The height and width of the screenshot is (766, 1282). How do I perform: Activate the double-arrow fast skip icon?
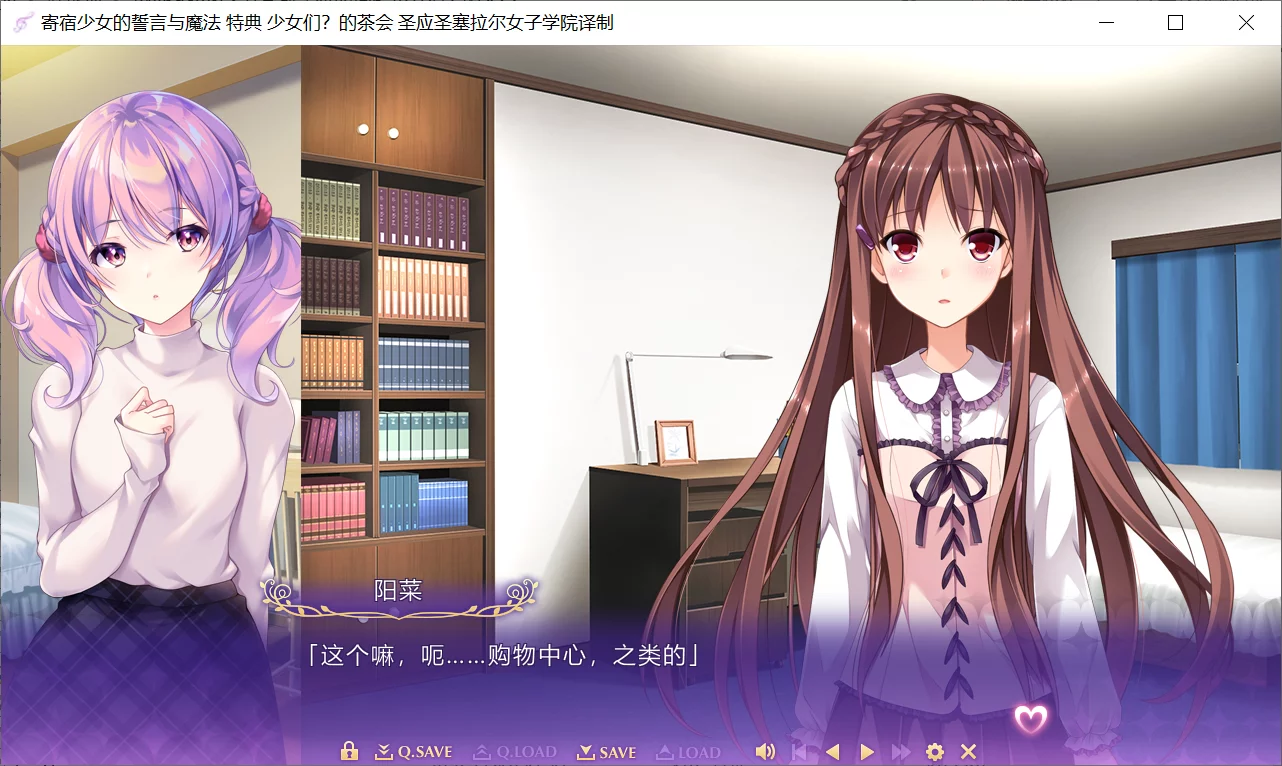pyautogui.click(x=901, y=751)
